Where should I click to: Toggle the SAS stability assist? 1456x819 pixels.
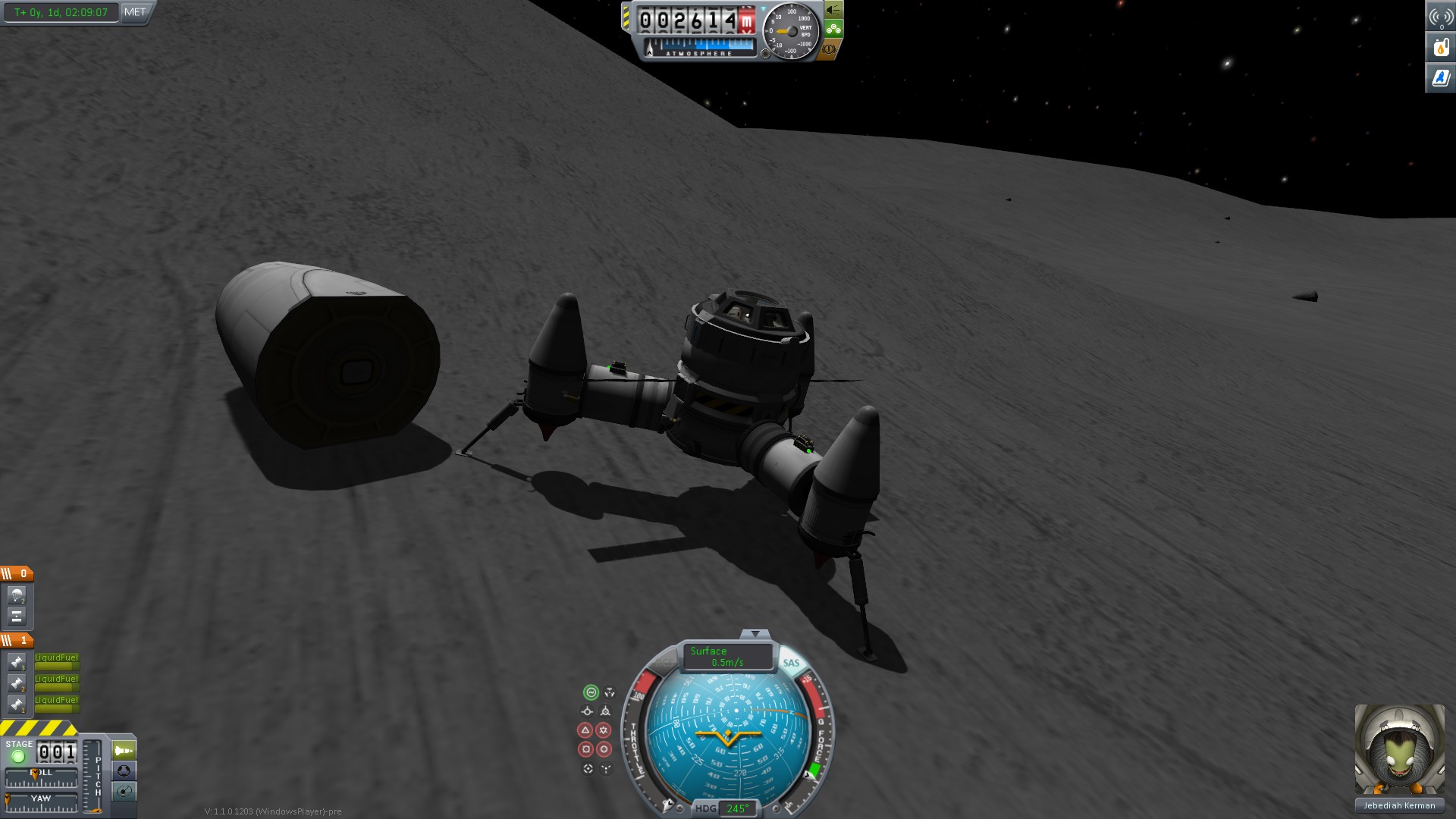click(x=791, y=663)
